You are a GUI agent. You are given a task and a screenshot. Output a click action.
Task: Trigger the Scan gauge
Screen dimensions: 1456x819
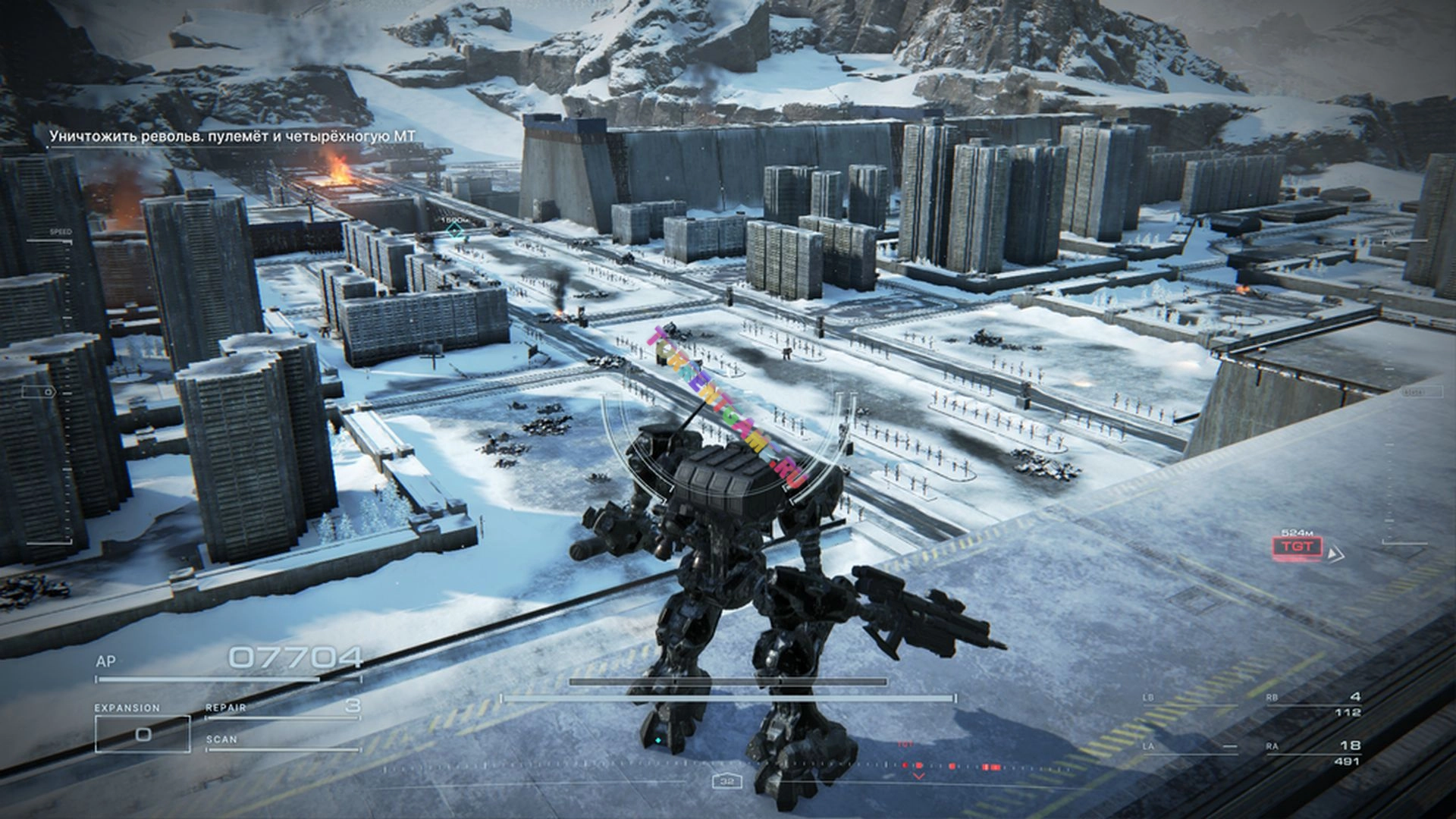[x=282, y=741]
